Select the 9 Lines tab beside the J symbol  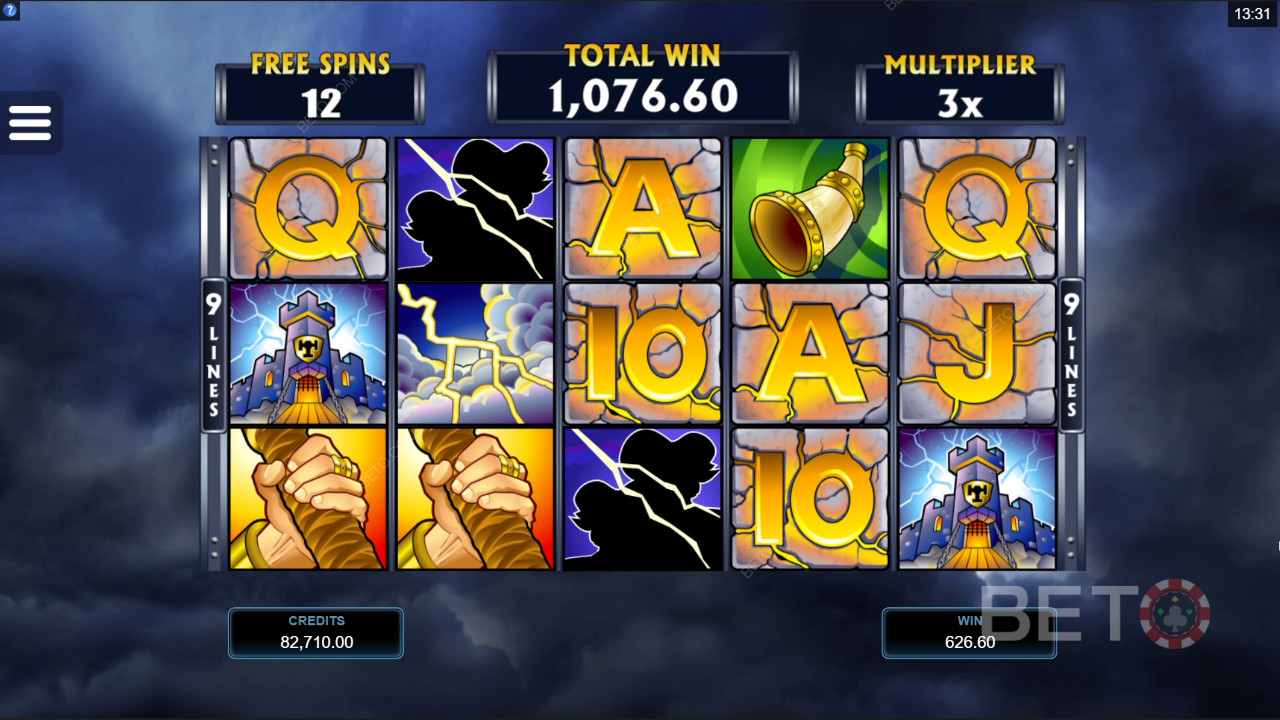pyautogui.click(x=1071, y=355)
